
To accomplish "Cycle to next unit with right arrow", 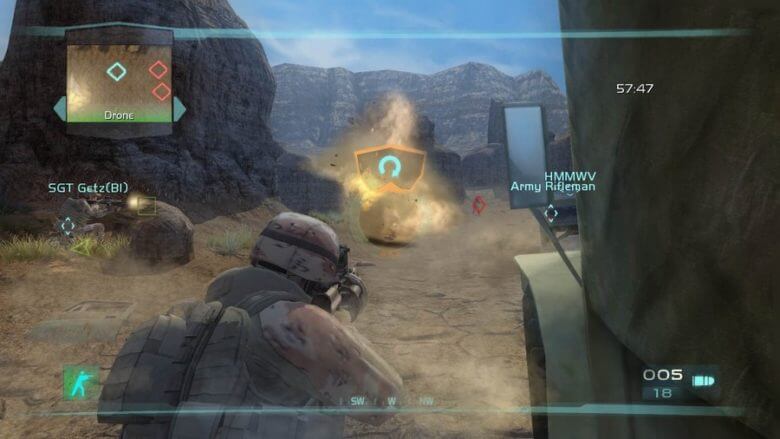I will 180,108.
